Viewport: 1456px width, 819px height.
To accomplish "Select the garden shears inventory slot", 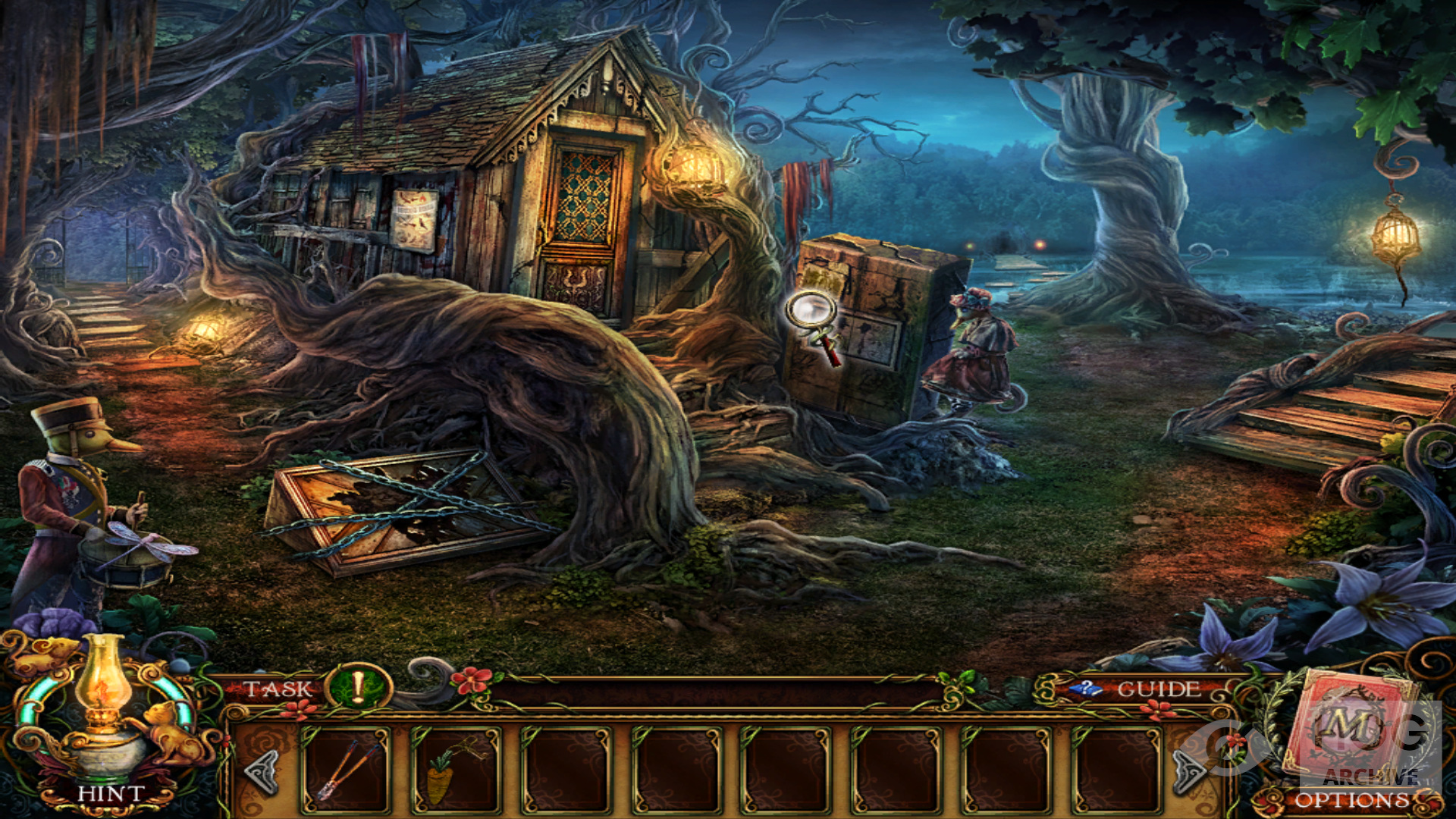I will tap(347, 770).
